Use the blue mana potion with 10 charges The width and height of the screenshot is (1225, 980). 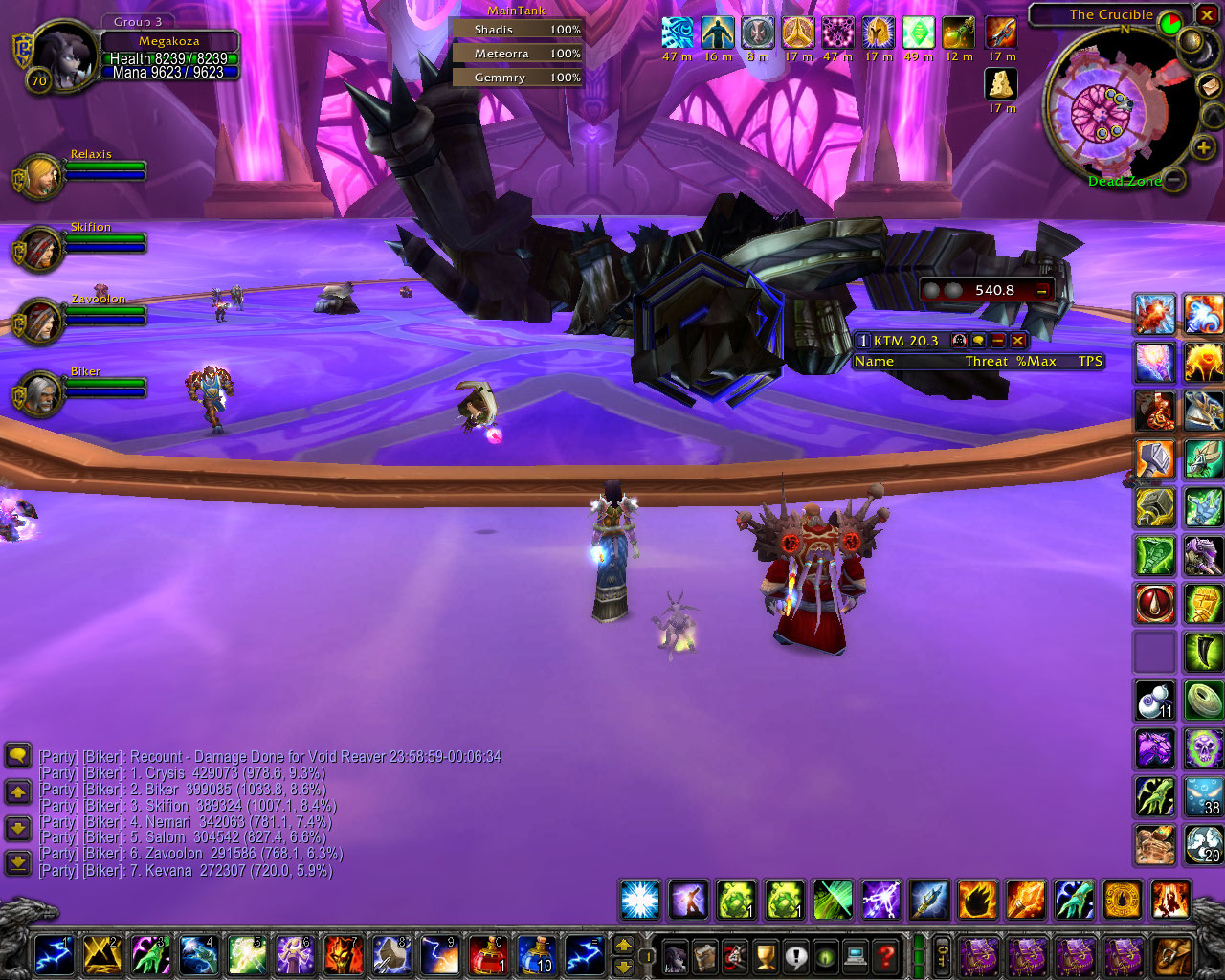tap(536, 954)
